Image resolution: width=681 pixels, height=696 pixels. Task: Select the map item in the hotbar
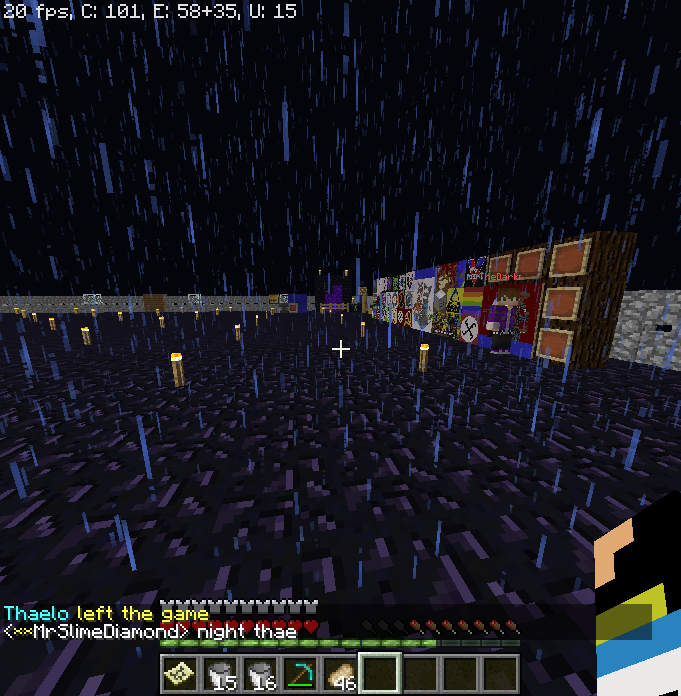(180, 673)
